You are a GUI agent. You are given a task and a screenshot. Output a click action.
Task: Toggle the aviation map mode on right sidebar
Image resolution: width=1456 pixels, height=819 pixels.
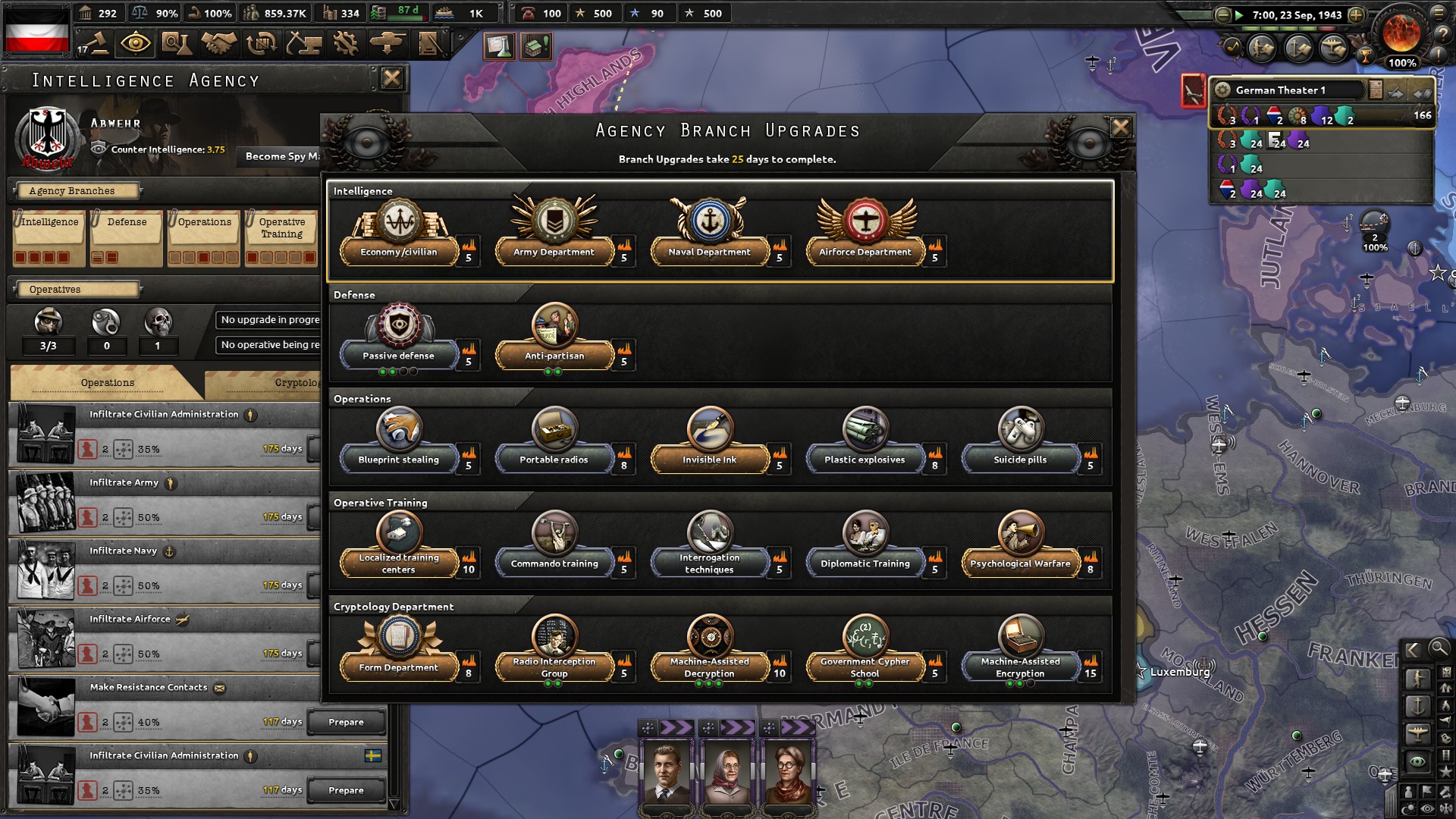pyautogui.click(x=1419, y=733)
